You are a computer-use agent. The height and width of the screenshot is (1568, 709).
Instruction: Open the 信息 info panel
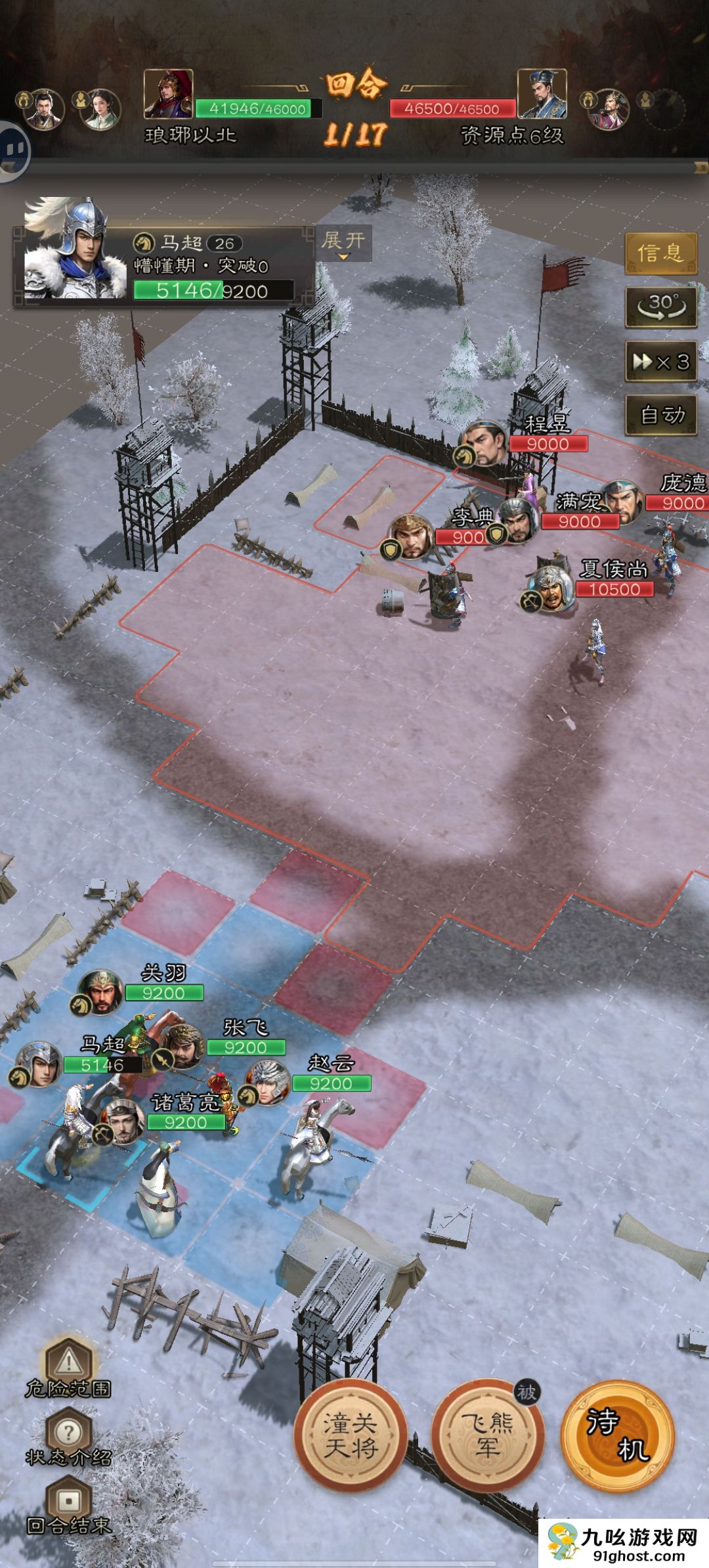pos(660,252)
